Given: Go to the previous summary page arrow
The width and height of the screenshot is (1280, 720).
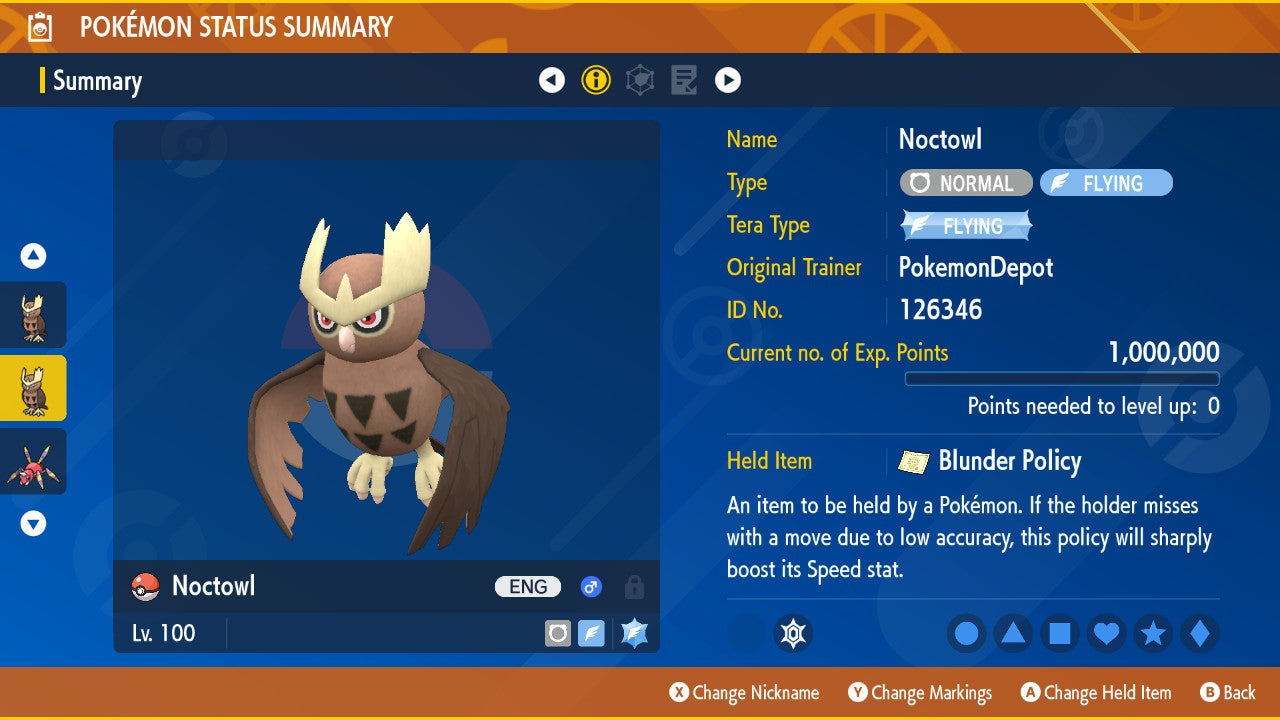Looking at the screenshot, I should (x=552, y=80).
